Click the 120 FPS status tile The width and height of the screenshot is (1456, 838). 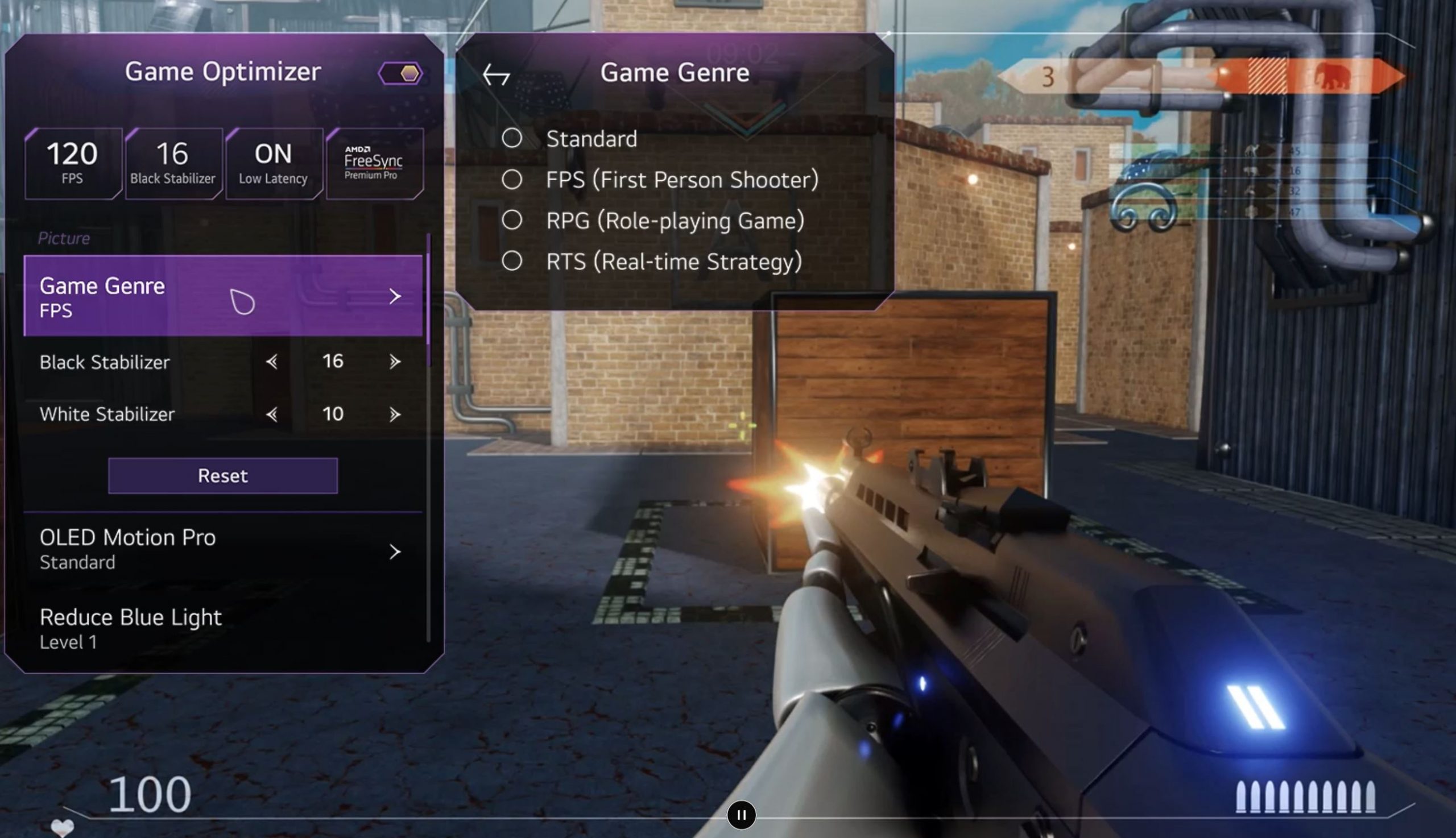pos(73,164)
